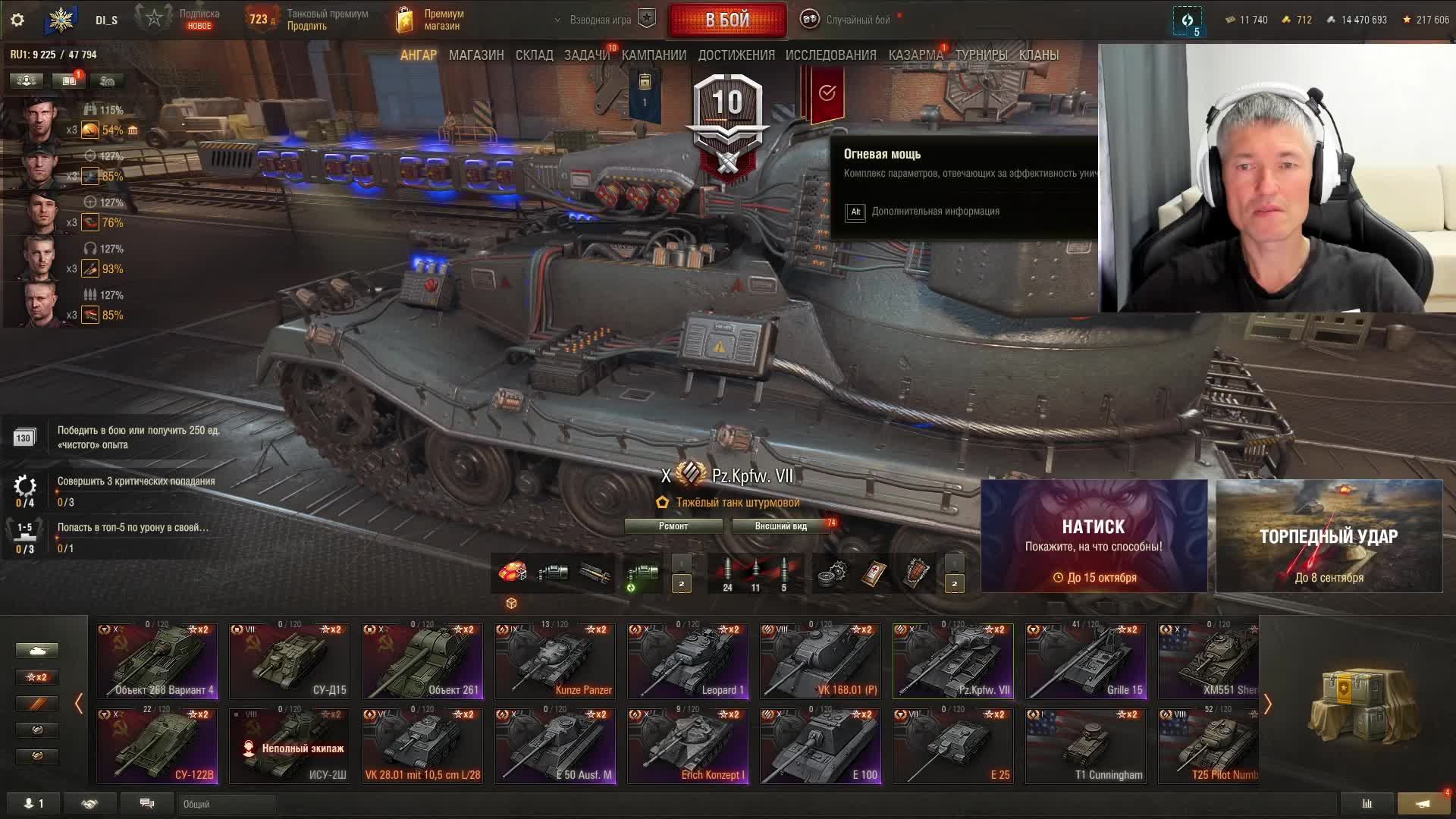The width and height of the screenshot is (1456, 819).
Task: Pick the Объект 261 tank tile
Action: click(x=422, y=661)
